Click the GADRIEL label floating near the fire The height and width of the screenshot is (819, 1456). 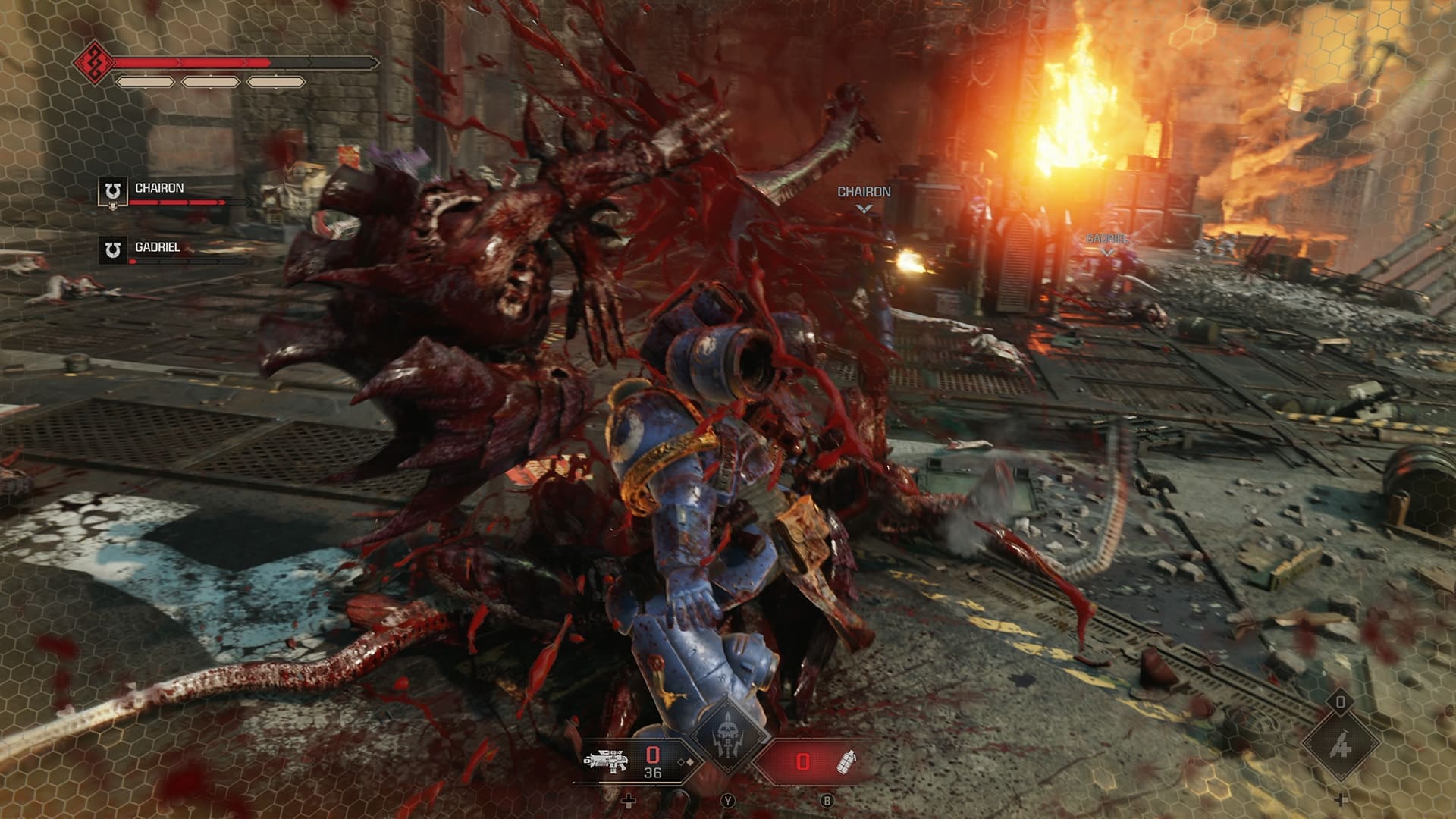(1107, 238)
